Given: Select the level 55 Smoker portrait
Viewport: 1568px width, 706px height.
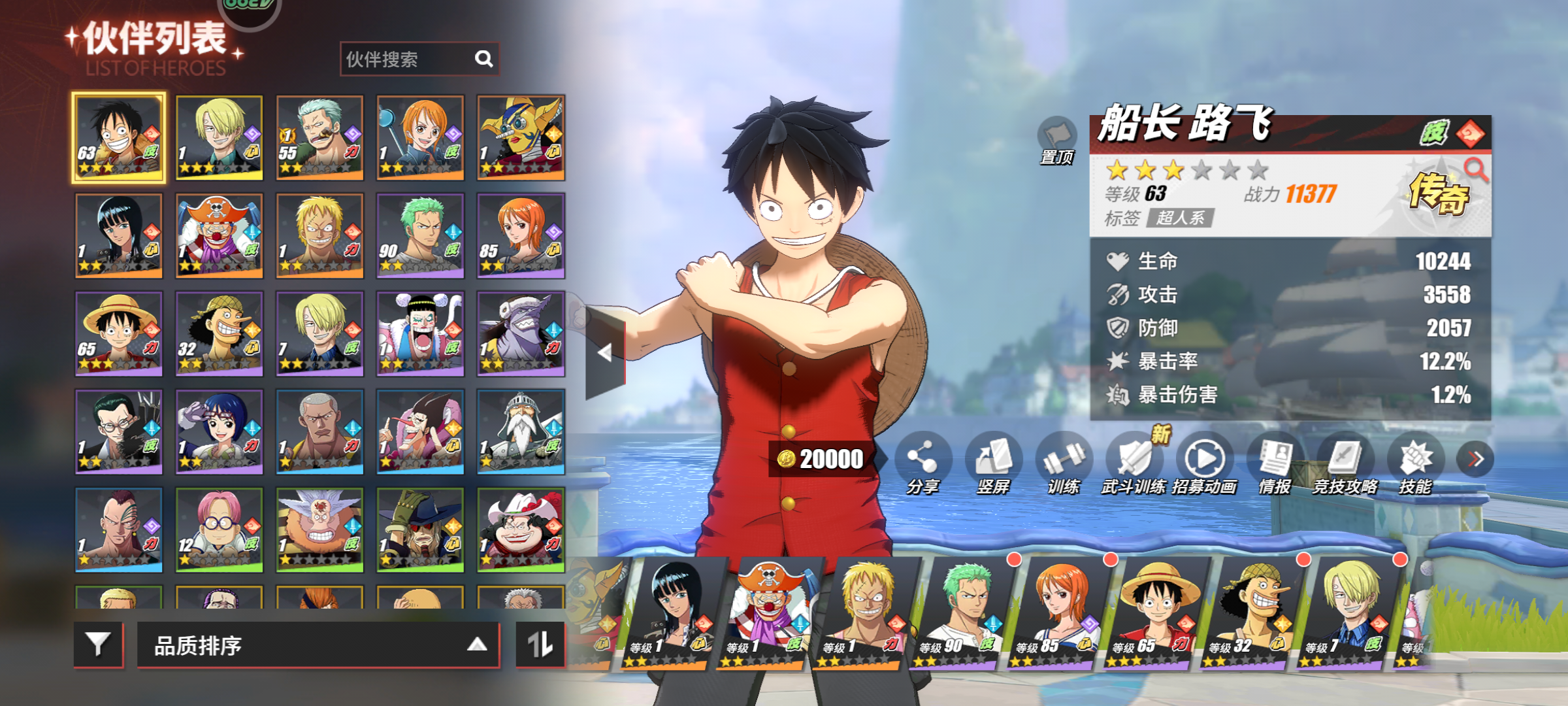Looking at the screenshot, I should tap(319, 137).
